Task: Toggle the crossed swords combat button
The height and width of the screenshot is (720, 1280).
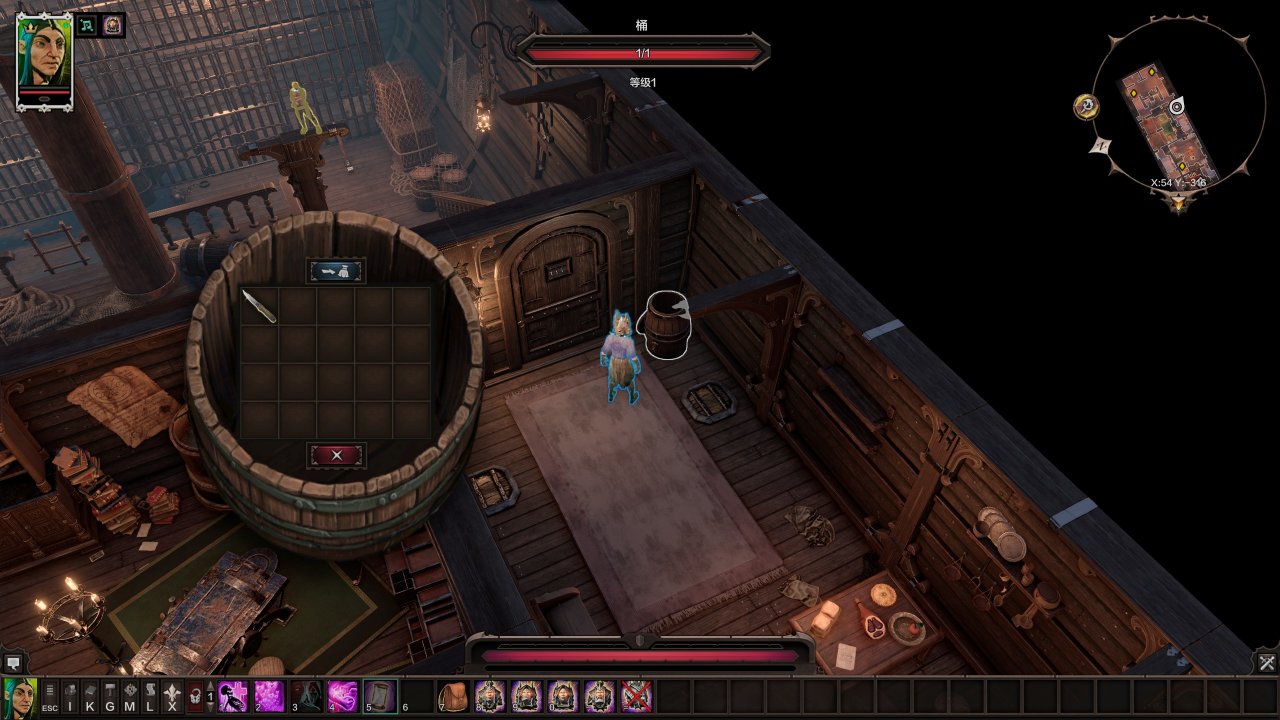Action: tap(1266, 662)
